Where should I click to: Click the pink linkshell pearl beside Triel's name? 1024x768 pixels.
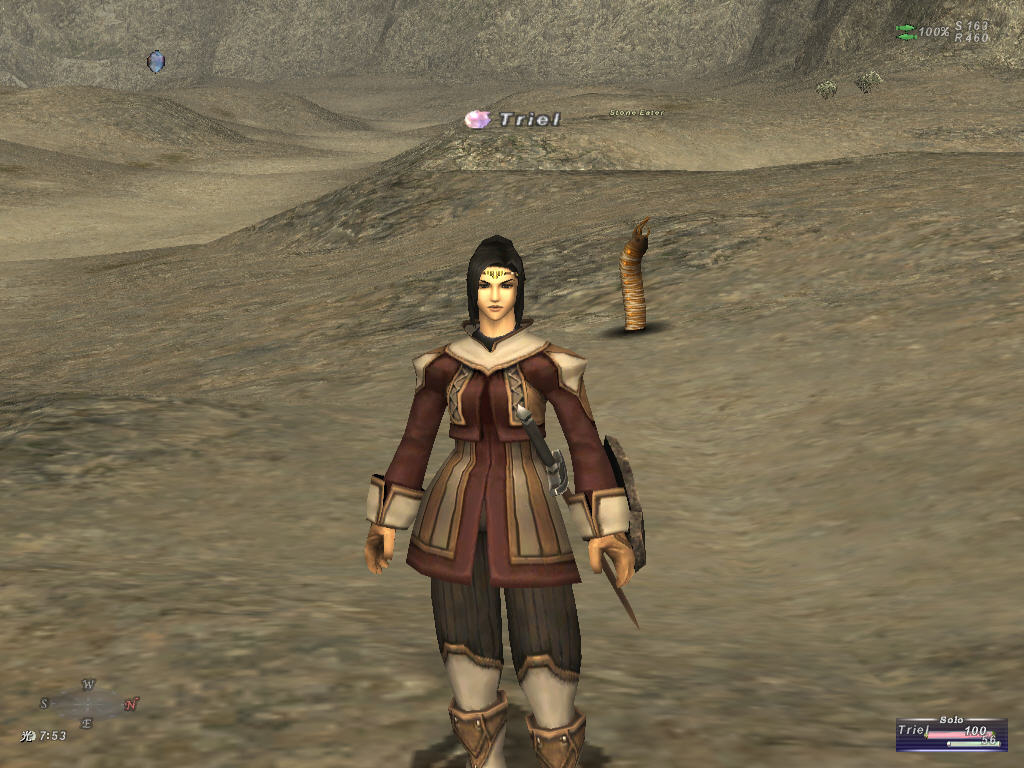(x=478, y=119)
